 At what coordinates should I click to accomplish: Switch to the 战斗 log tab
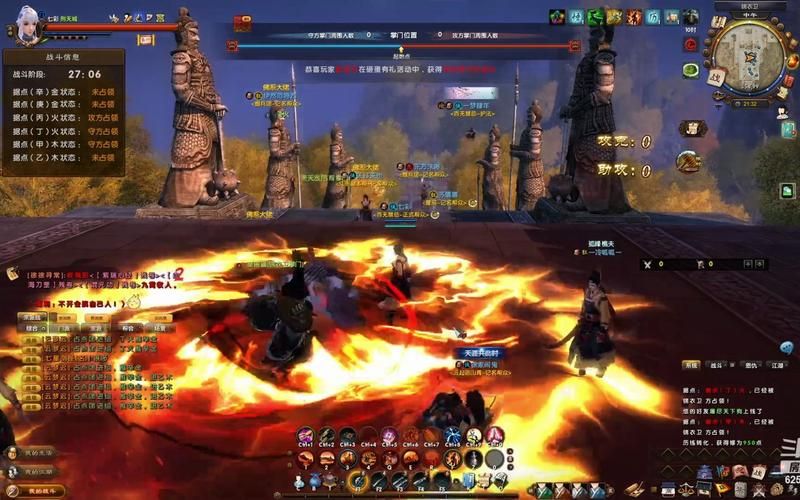pos(716,366)
